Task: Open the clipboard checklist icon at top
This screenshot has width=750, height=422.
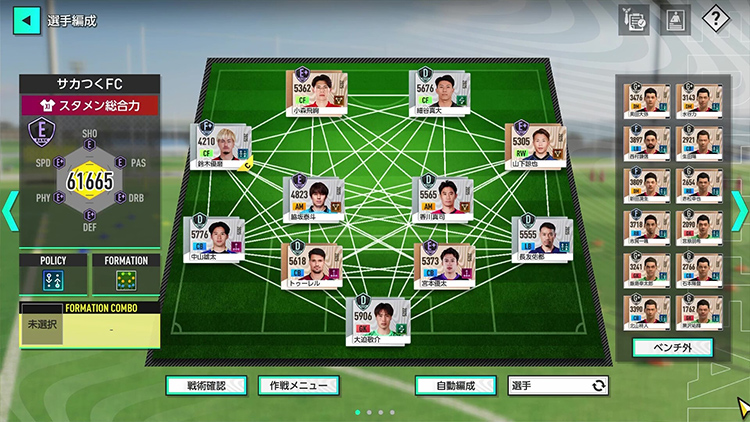Action: click(633, 20)
